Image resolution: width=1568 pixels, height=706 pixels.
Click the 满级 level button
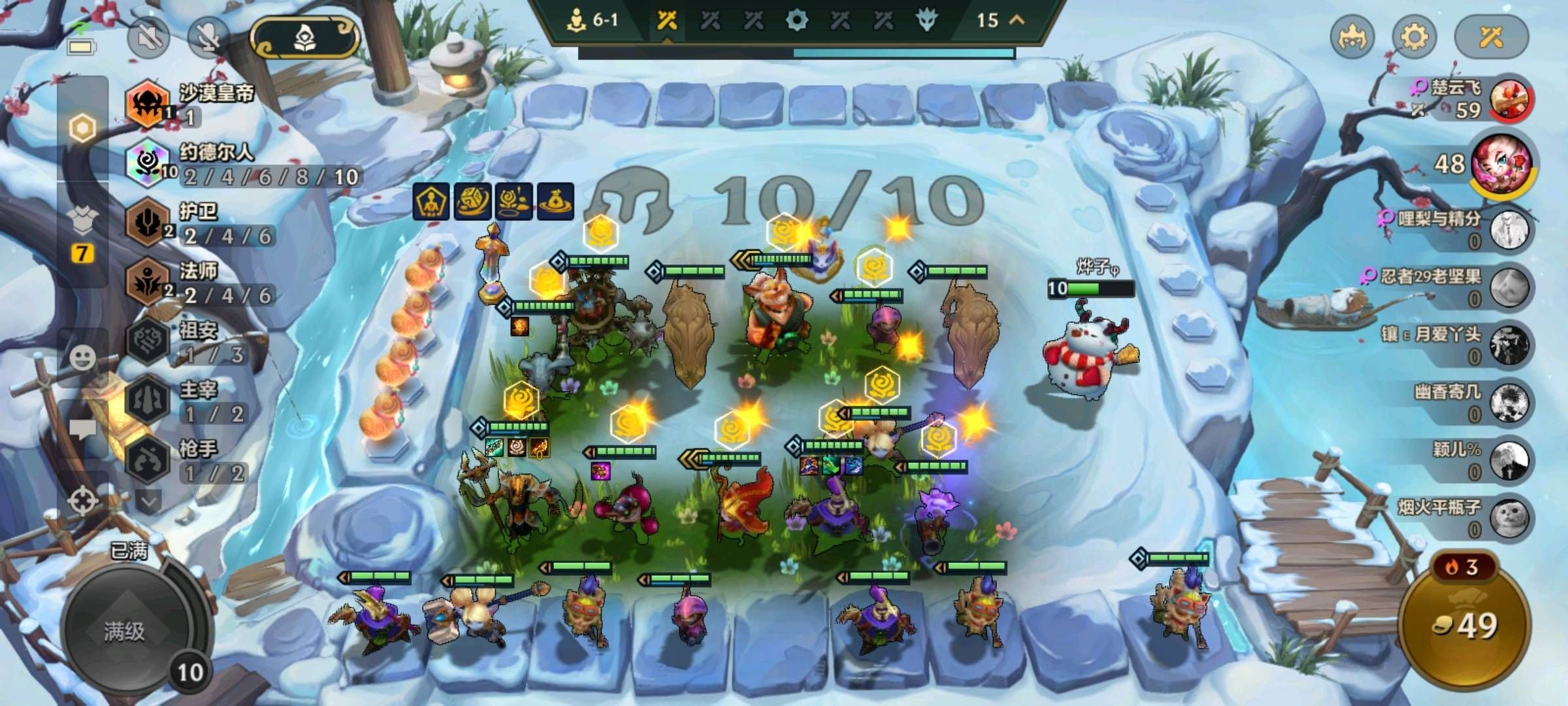pos(124,631)
